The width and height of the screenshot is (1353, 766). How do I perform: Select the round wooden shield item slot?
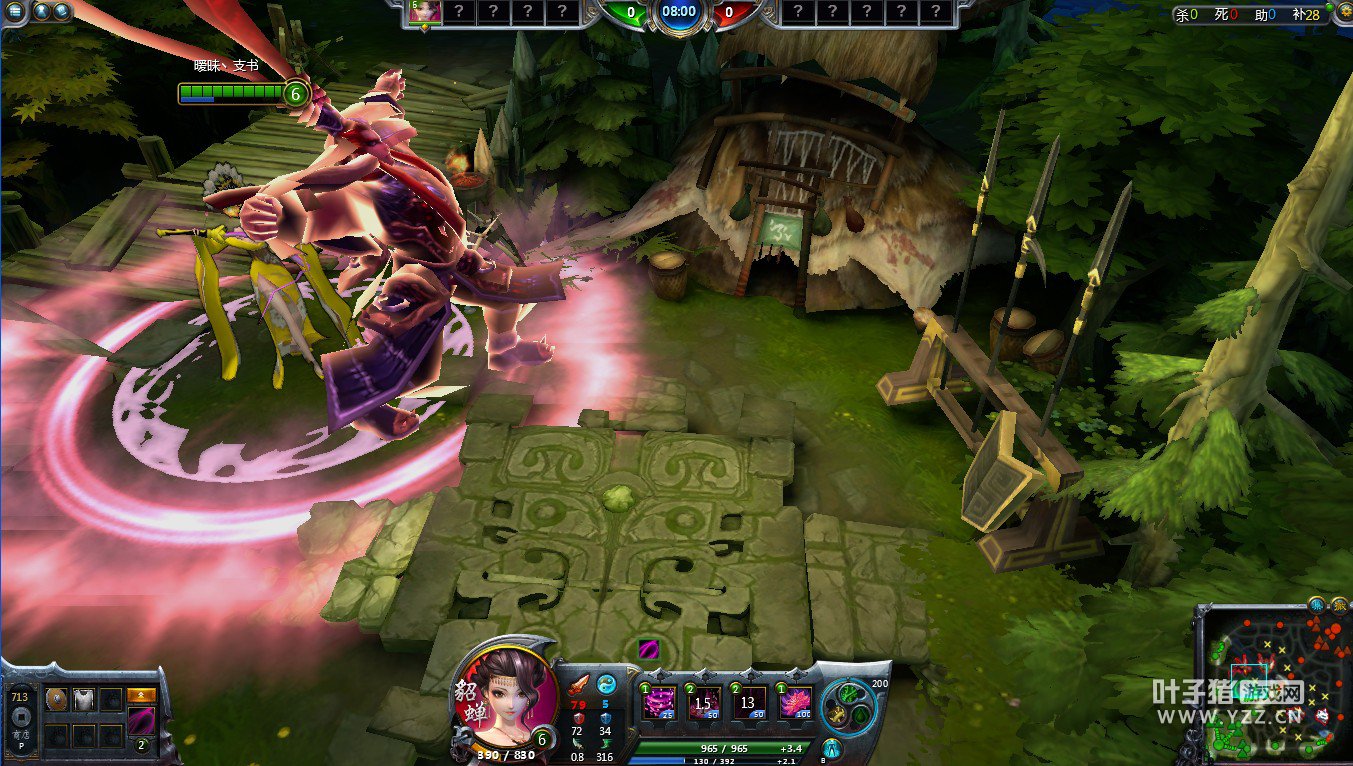point(57,699)
